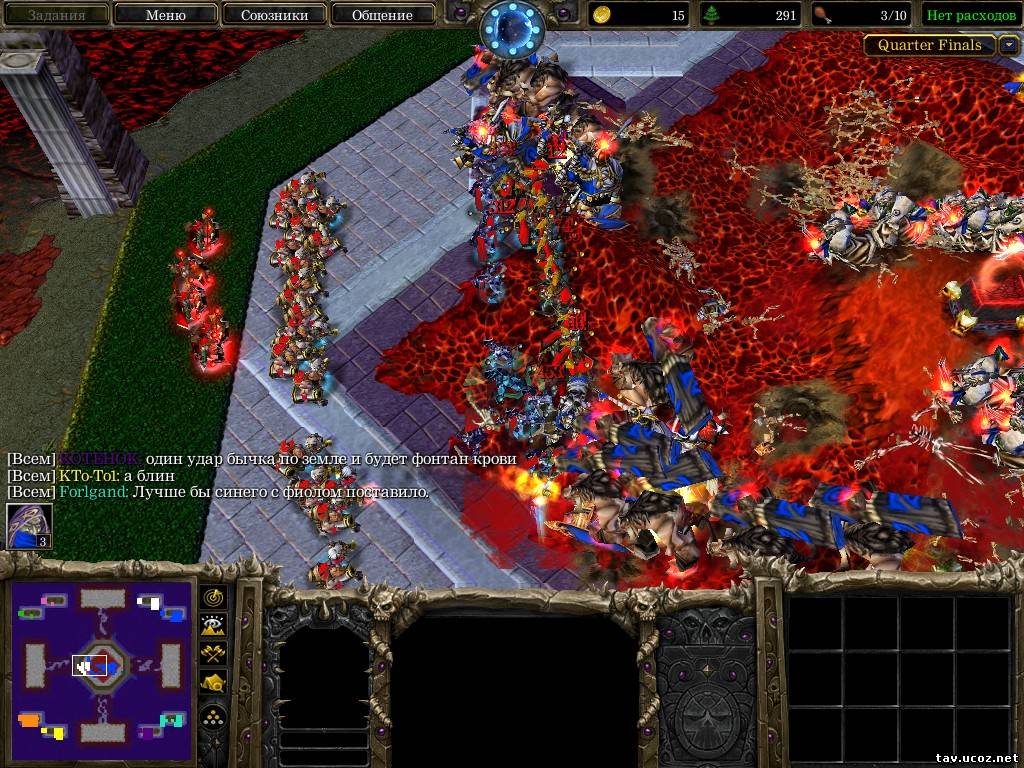Click the Quarter Finals title bar
Screen dimensions: 1024x768
[x=930, y=45]
